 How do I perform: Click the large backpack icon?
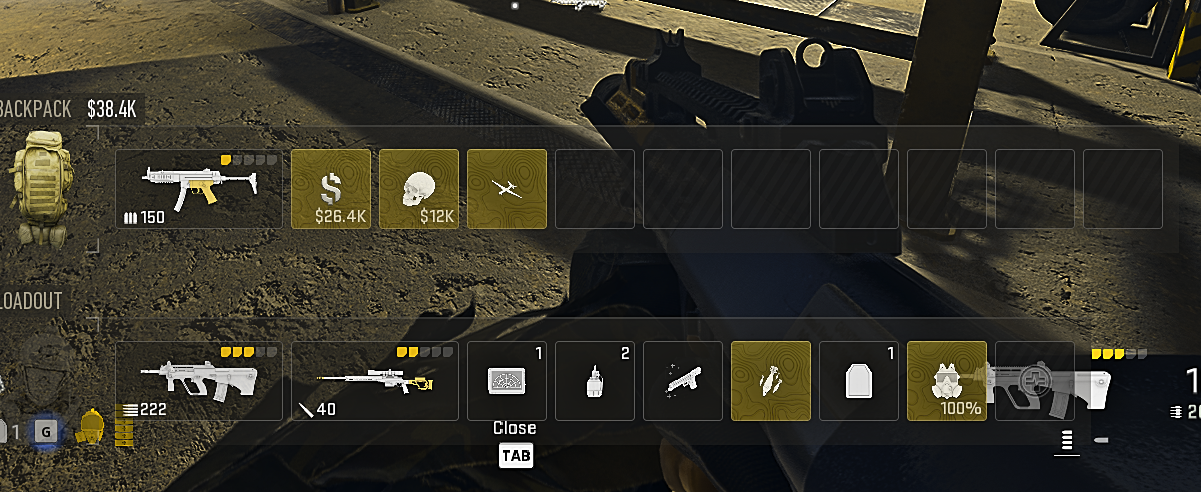coord(44,189)
